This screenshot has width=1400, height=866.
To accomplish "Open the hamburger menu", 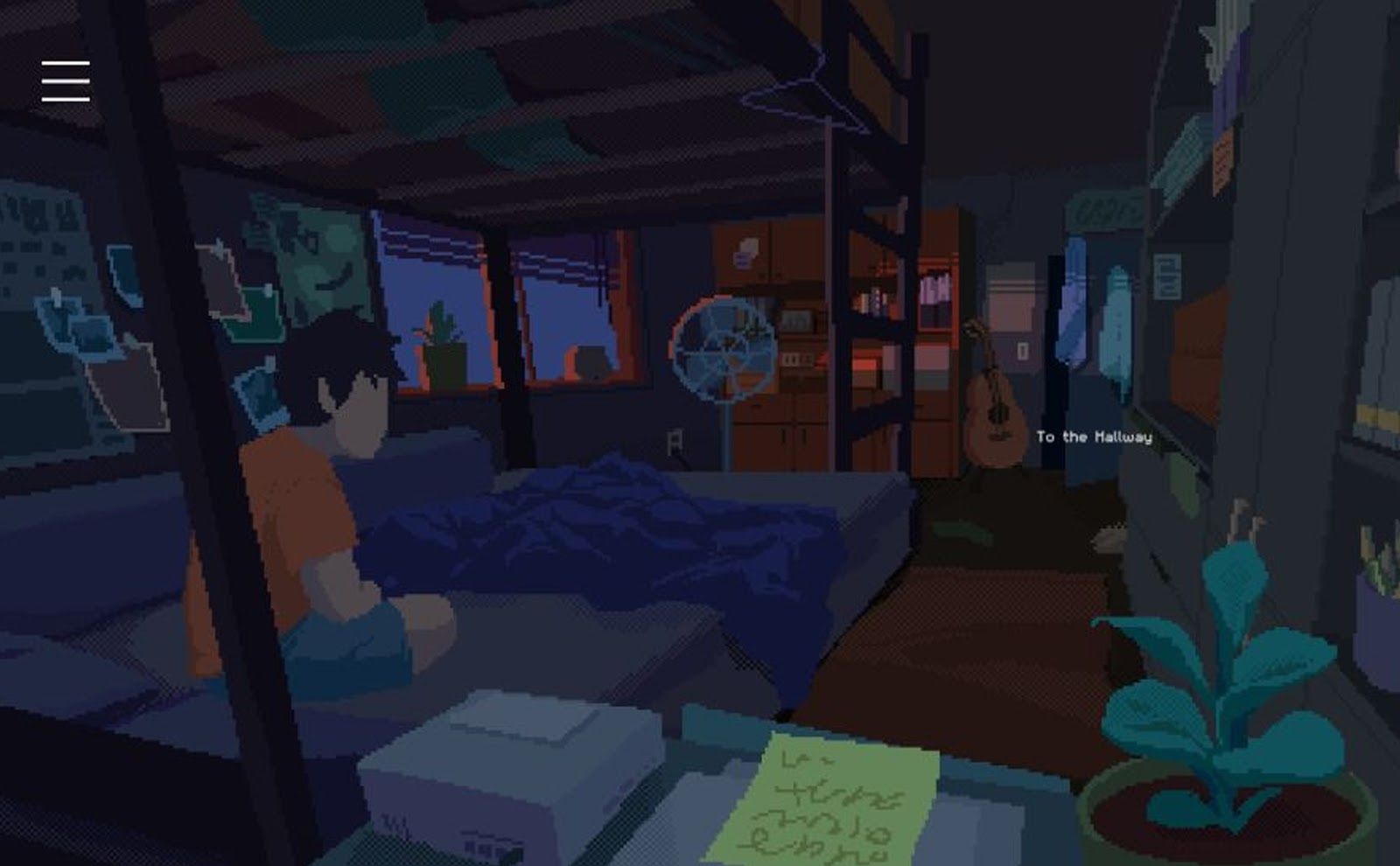I will coord(66,80).
